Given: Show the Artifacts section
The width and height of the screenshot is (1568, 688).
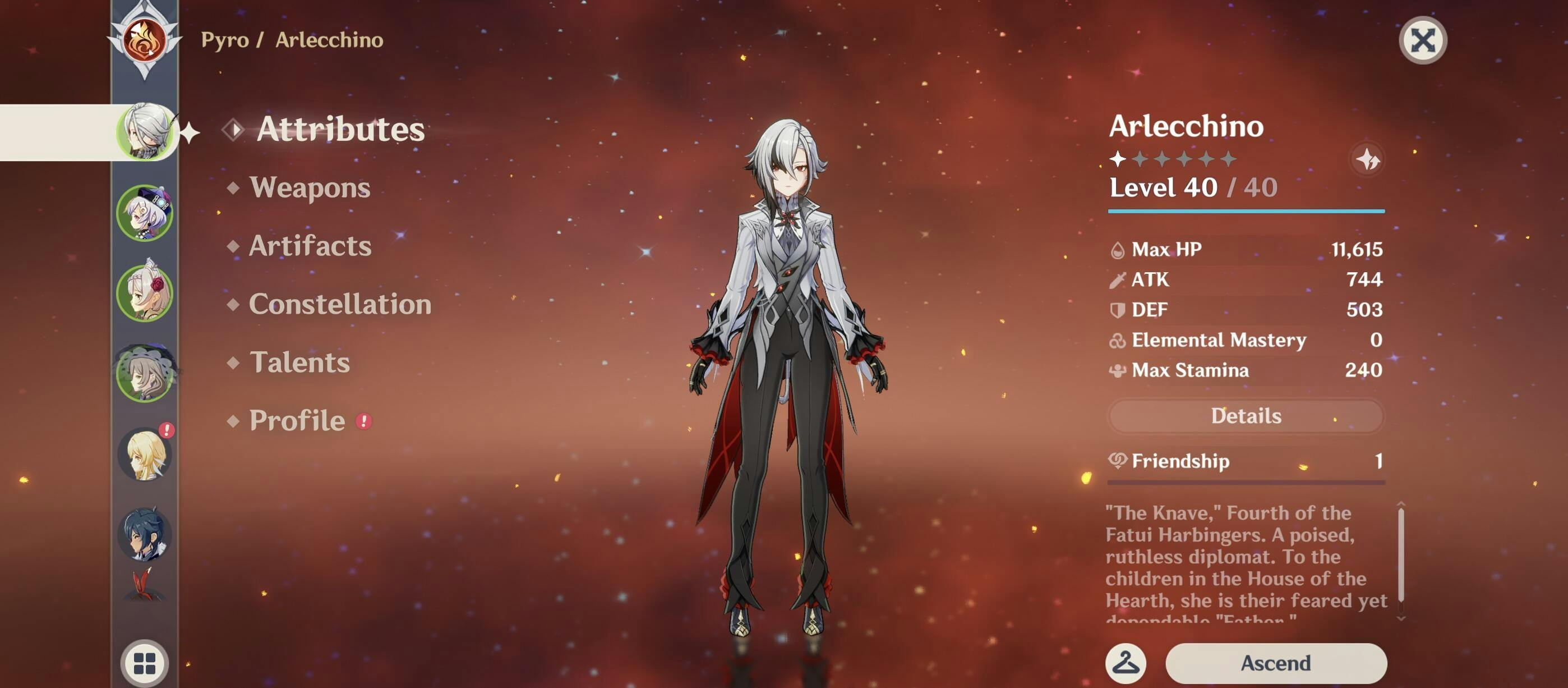Looking at the screenshot, I should (310, 246).
